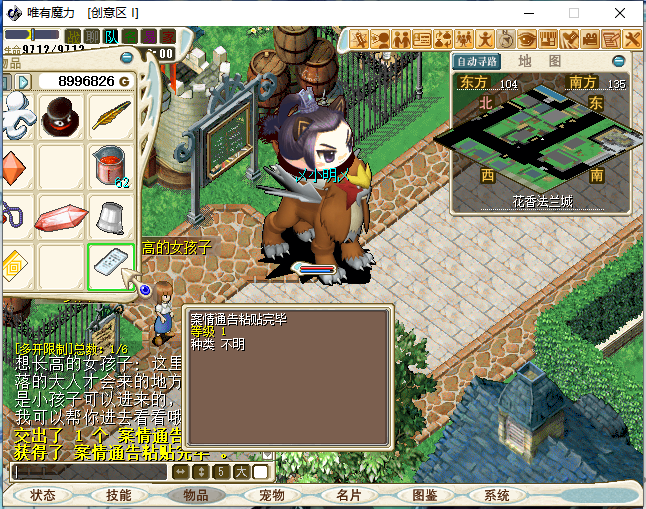Pick the silver bucket item
646x509 pixels.
[x=110, y=214]
